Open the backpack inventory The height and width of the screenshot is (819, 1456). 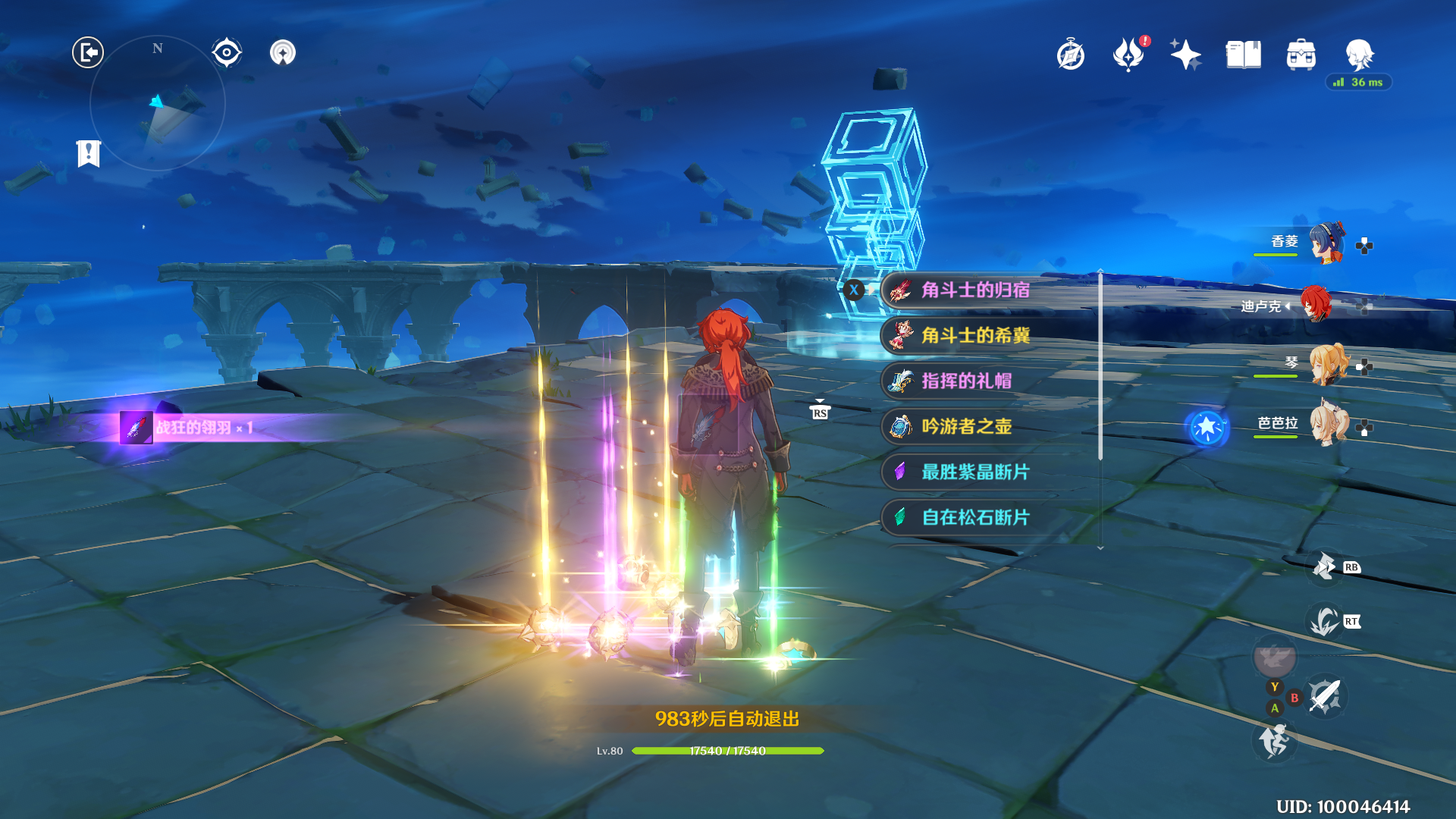tap(1301, 55)
